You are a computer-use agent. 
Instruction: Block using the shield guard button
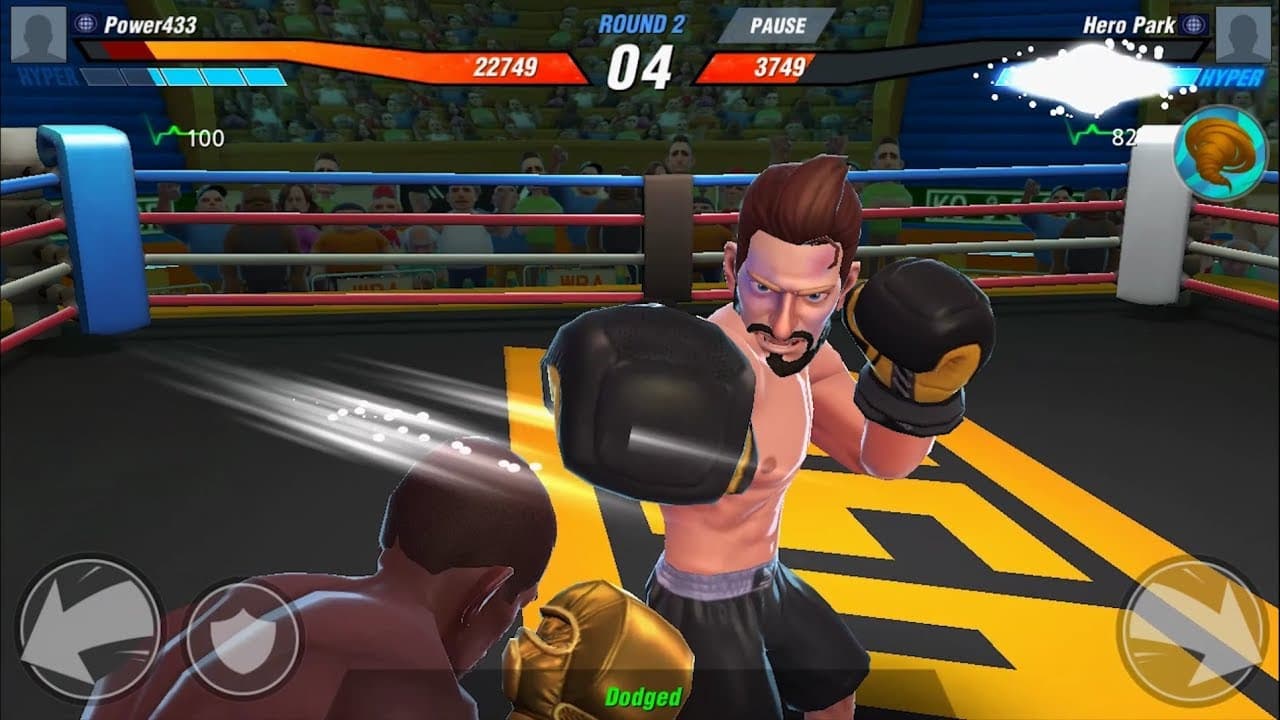(x=243, y=636)
